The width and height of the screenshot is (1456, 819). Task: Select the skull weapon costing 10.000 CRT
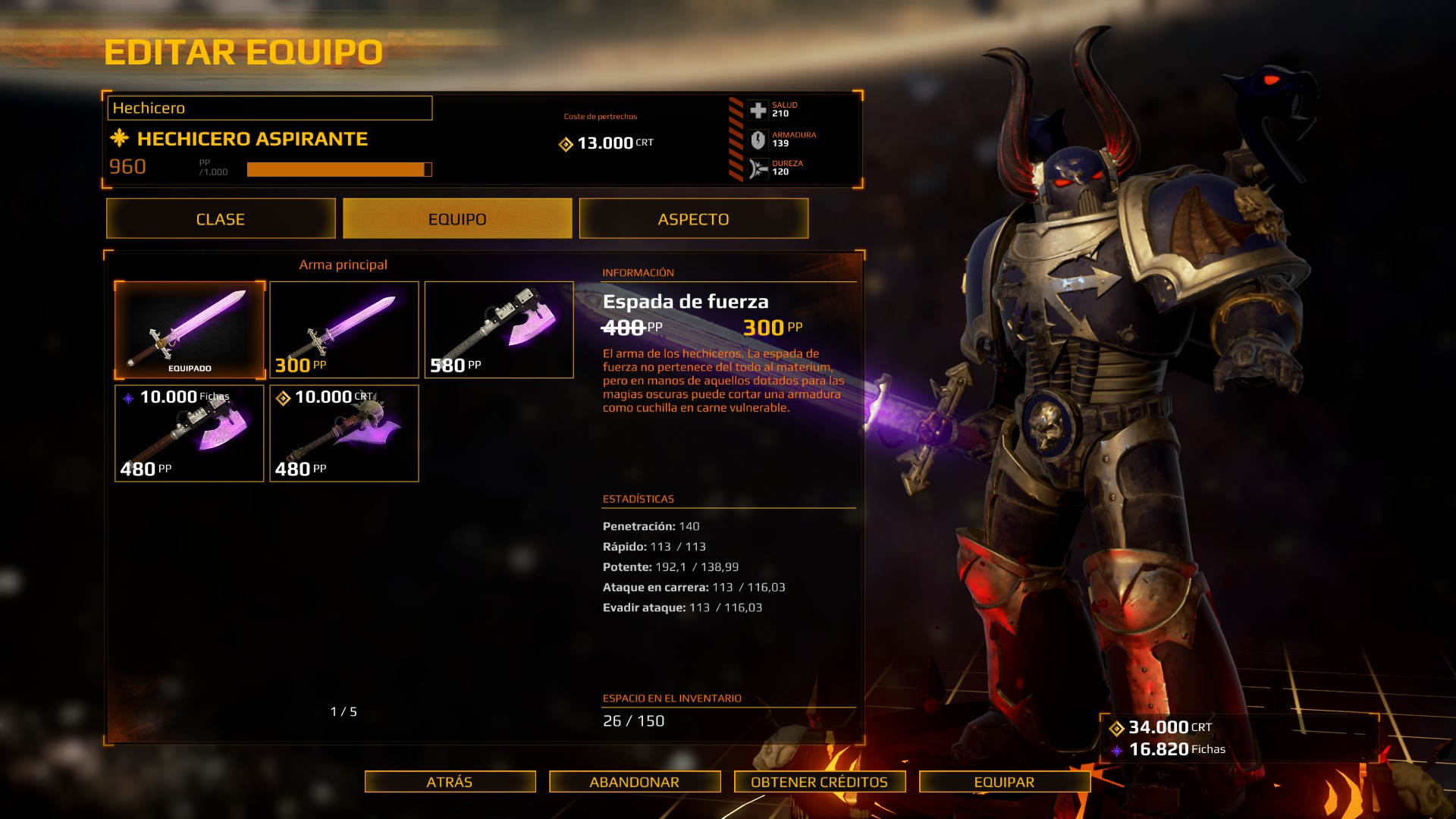coord(344,433)
